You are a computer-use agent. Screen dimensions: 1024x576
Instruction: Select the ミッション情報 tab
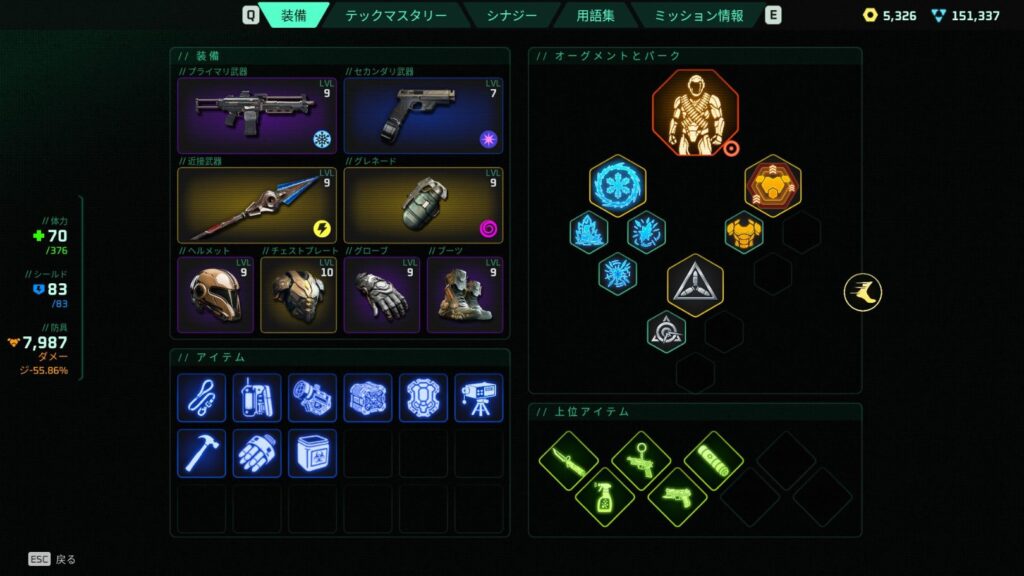699,15
